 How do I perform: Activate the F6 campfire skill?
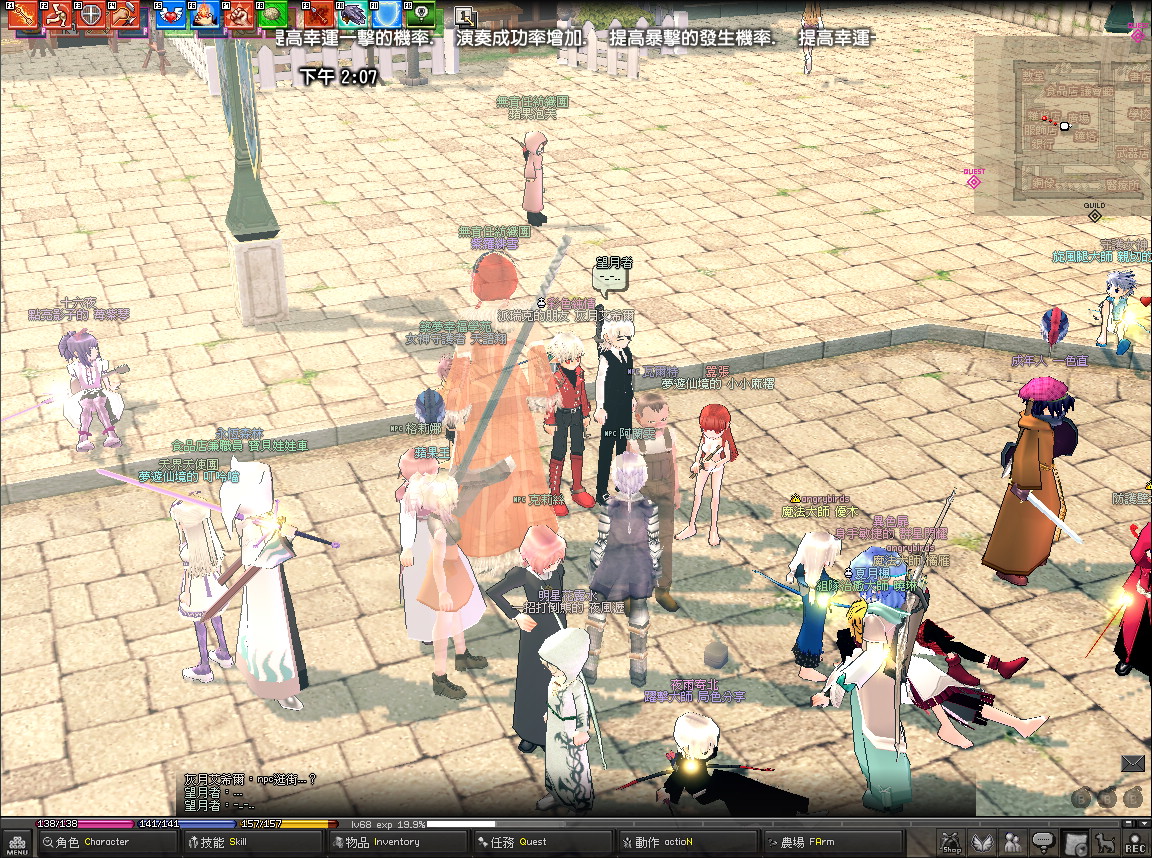point(204,15)
